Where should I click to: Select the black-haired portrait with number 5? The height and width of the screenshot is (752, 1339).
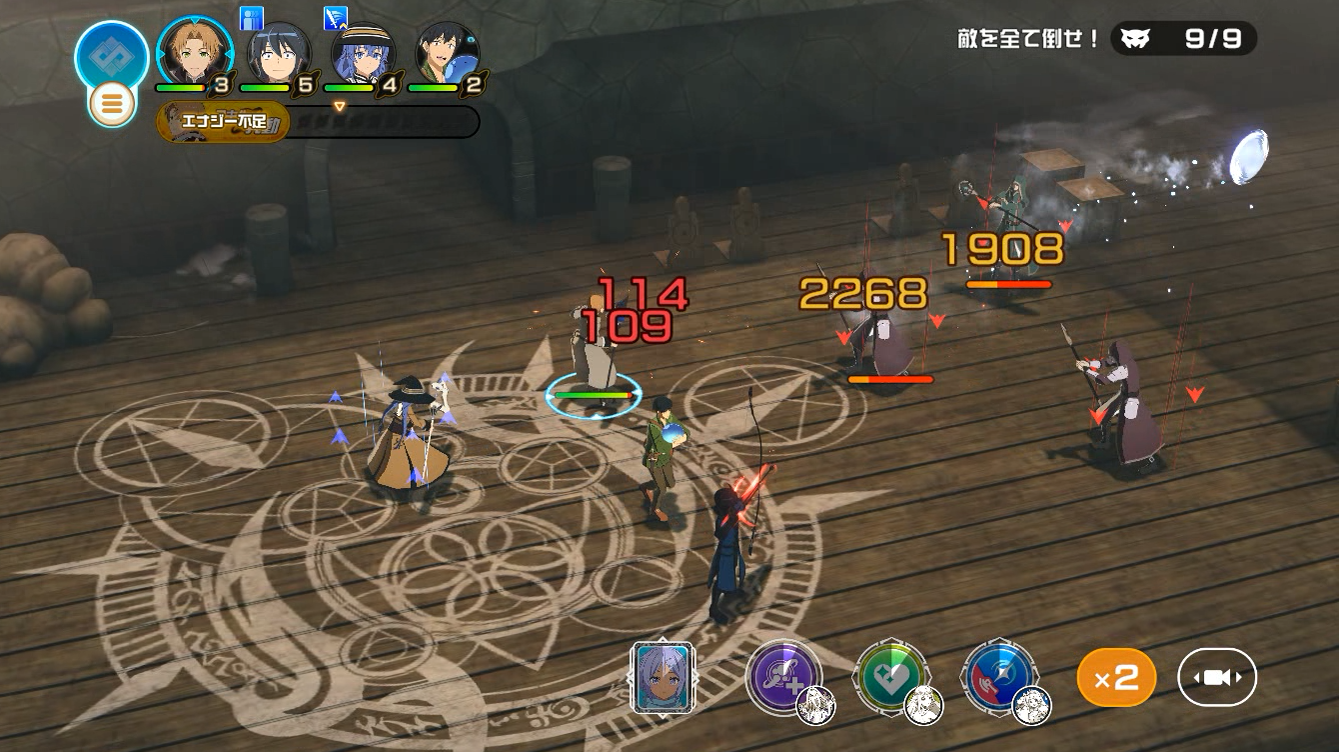coord(278,54)
